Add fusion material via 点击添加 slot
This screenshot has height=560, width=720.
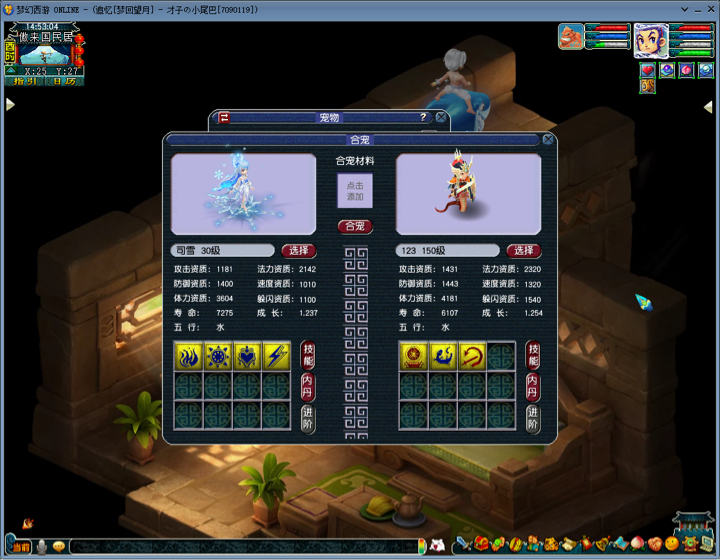(x=355, y=191)
